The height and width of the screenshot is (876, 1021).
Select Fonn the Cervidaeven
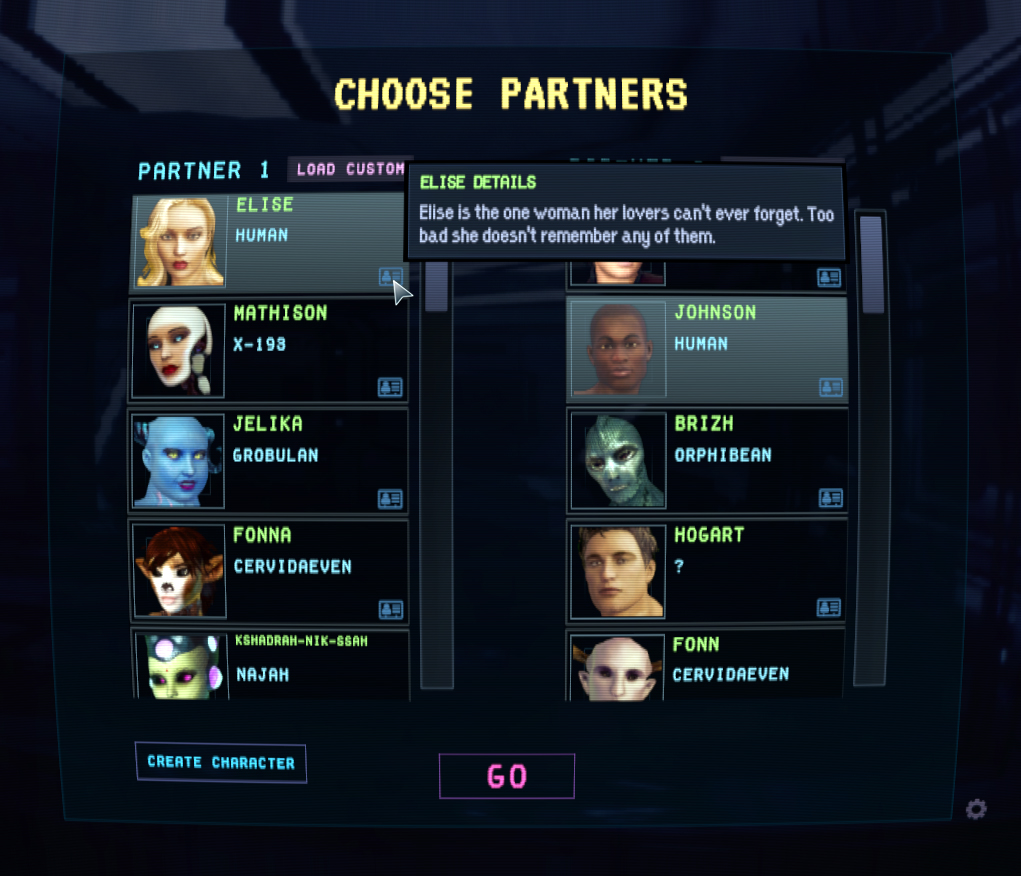tap(707, 665)
